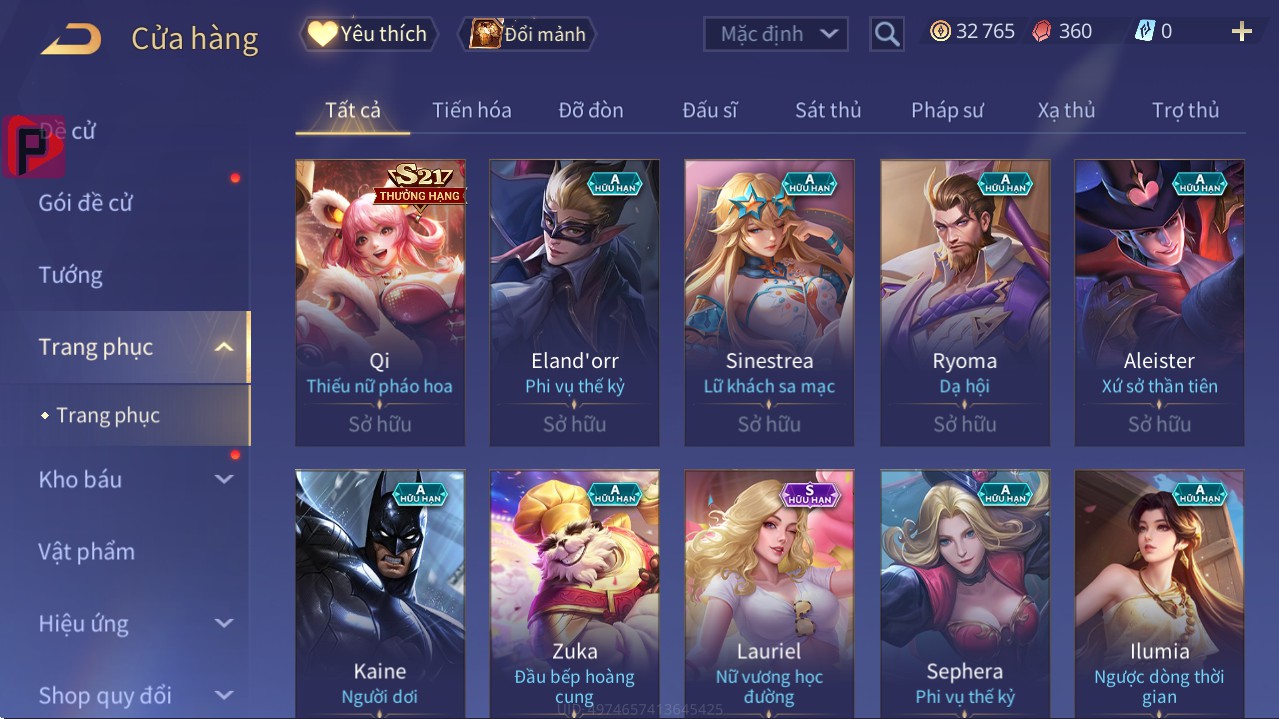Show the Sát thủ skins tab

827,110
